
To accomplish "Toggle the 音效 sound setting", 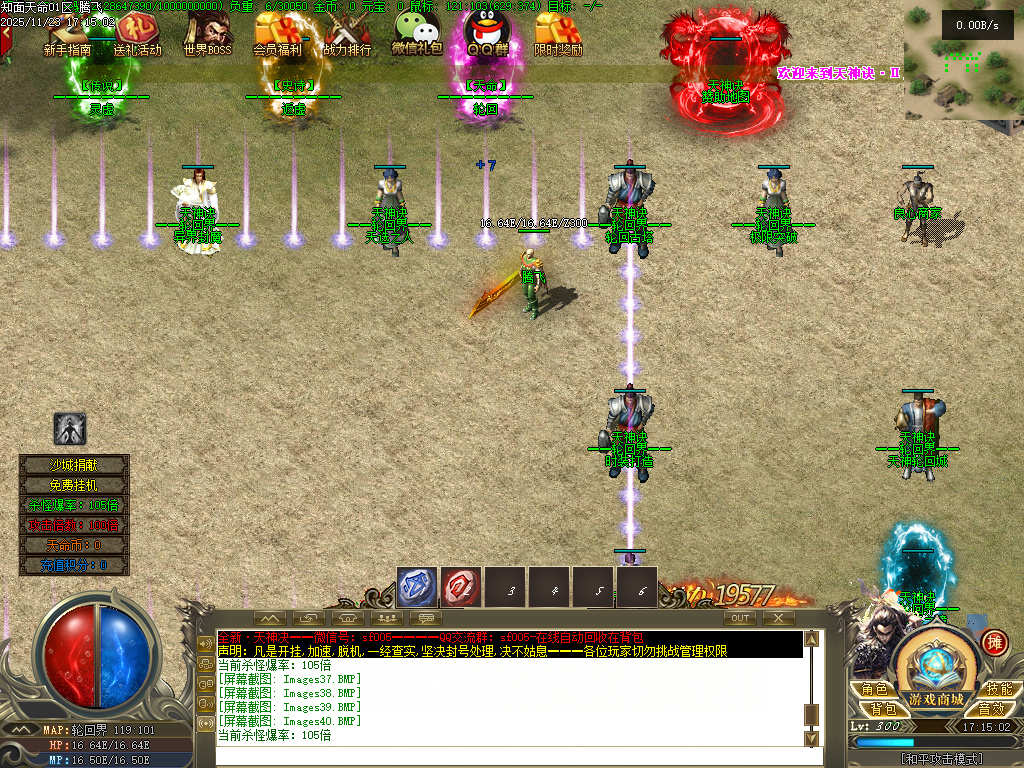I will coord(990,708).
